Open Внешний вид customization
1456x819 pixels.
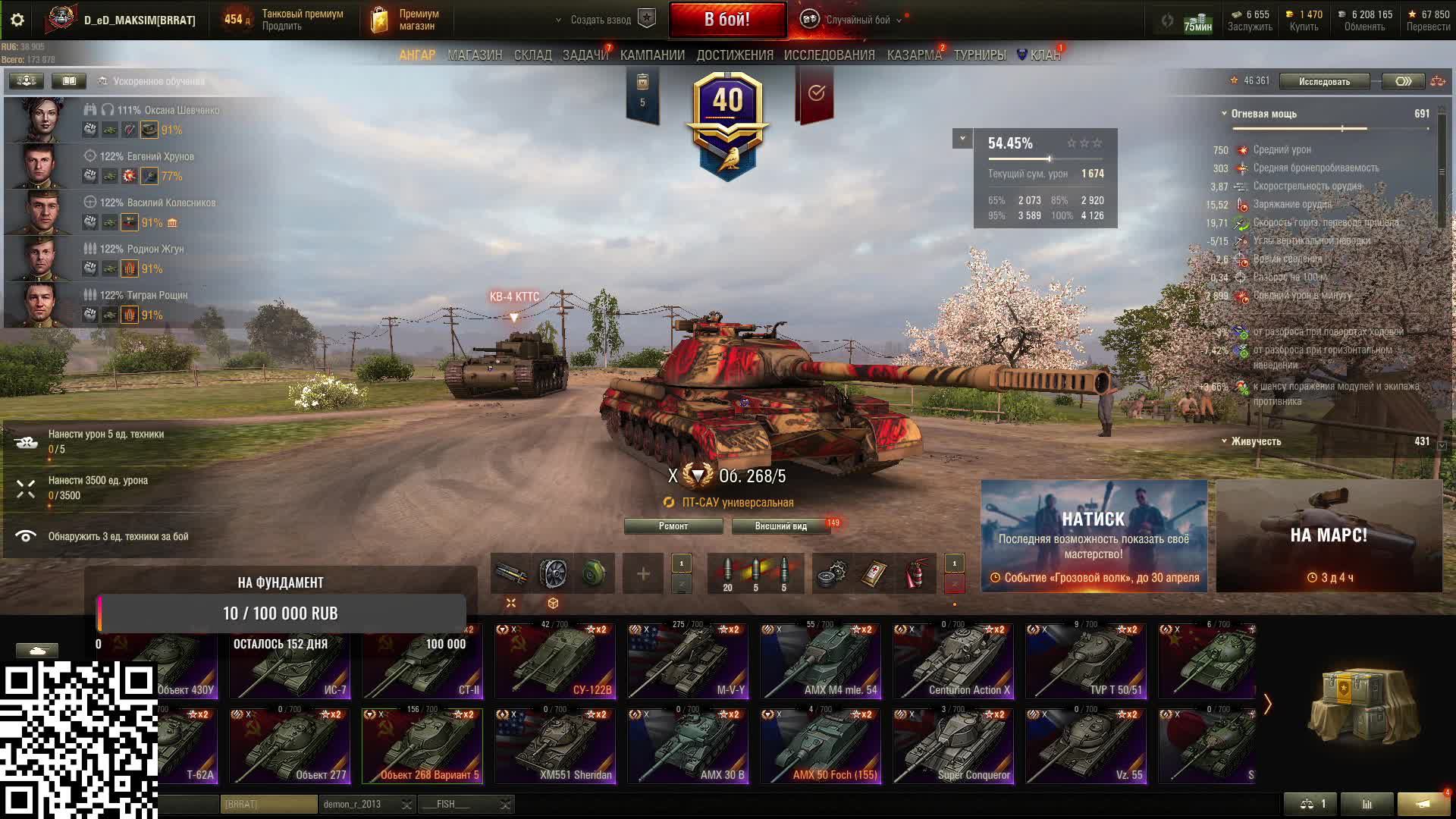pyautogui.click(x=780, y=526)
